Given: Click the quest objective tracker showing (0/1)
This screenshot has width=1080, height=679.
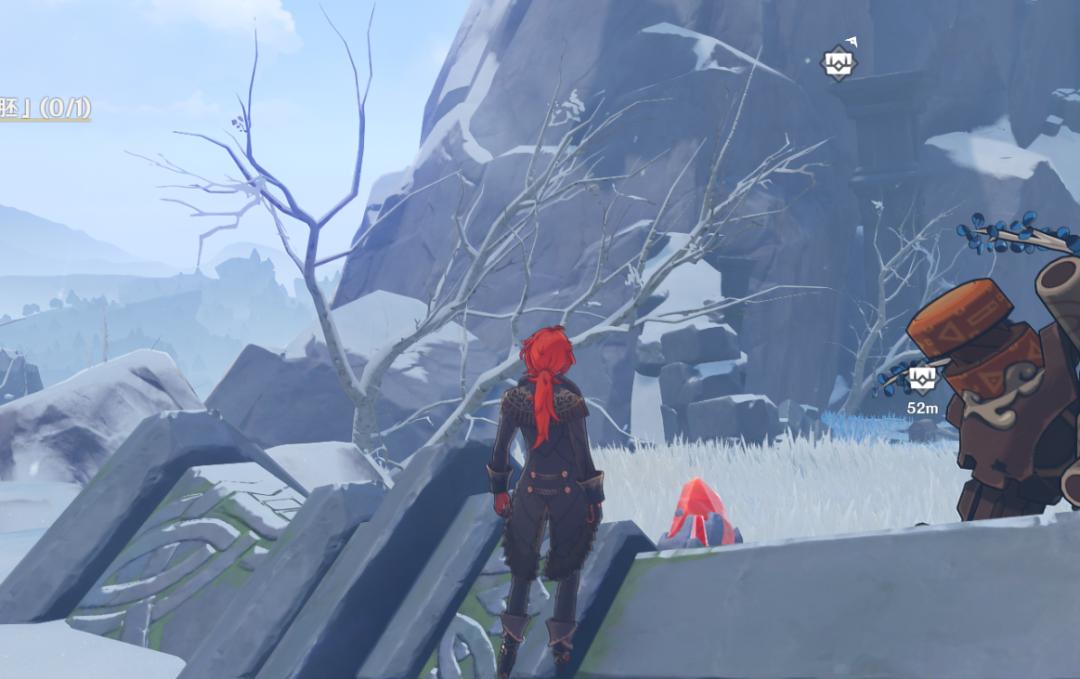Looking at the screenshot, I should (x=45, y=107).
